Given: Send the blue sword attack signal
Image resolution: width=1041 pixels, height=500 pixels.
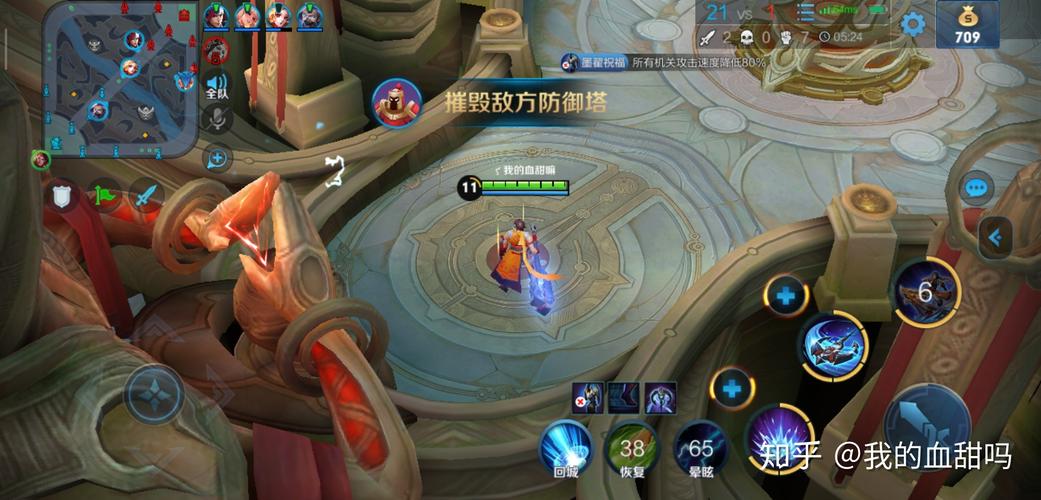Looking at the screenshot, I should click(x=146, y=195).
